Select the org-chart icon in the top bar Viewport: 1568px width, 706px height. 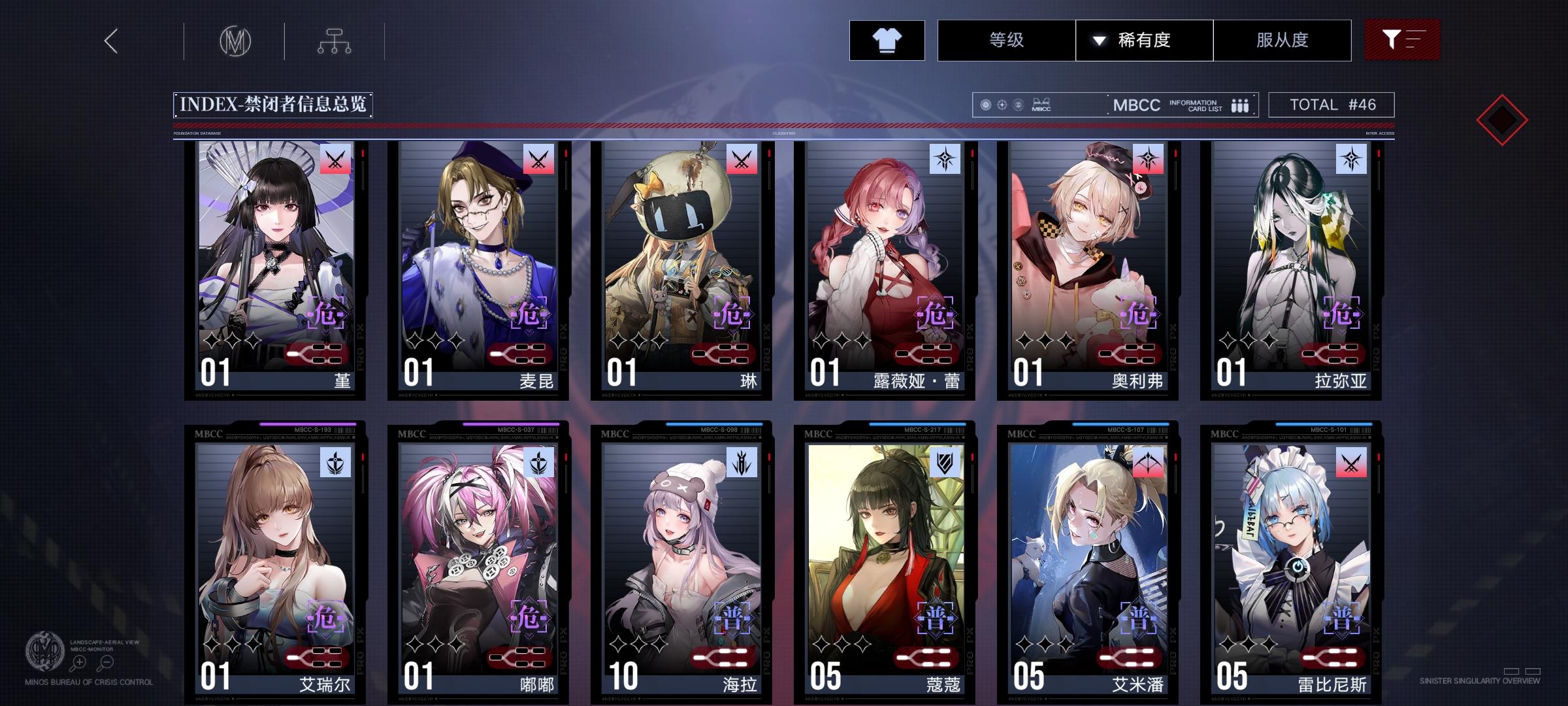tap(335, 40)
